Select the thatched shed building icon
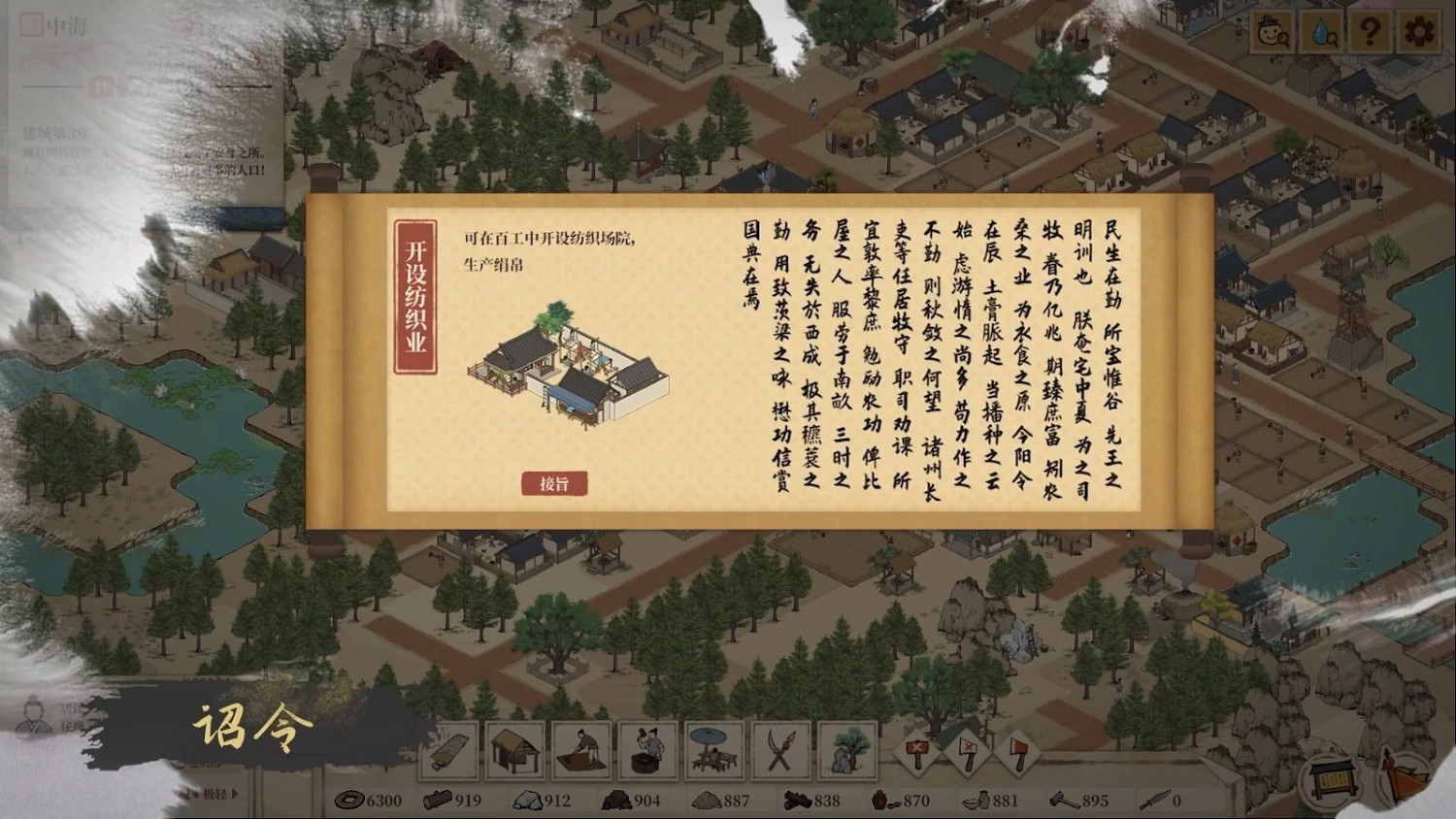Viewport: 1456px width, 819px height. pyautogui.click(x=515, y=752)
